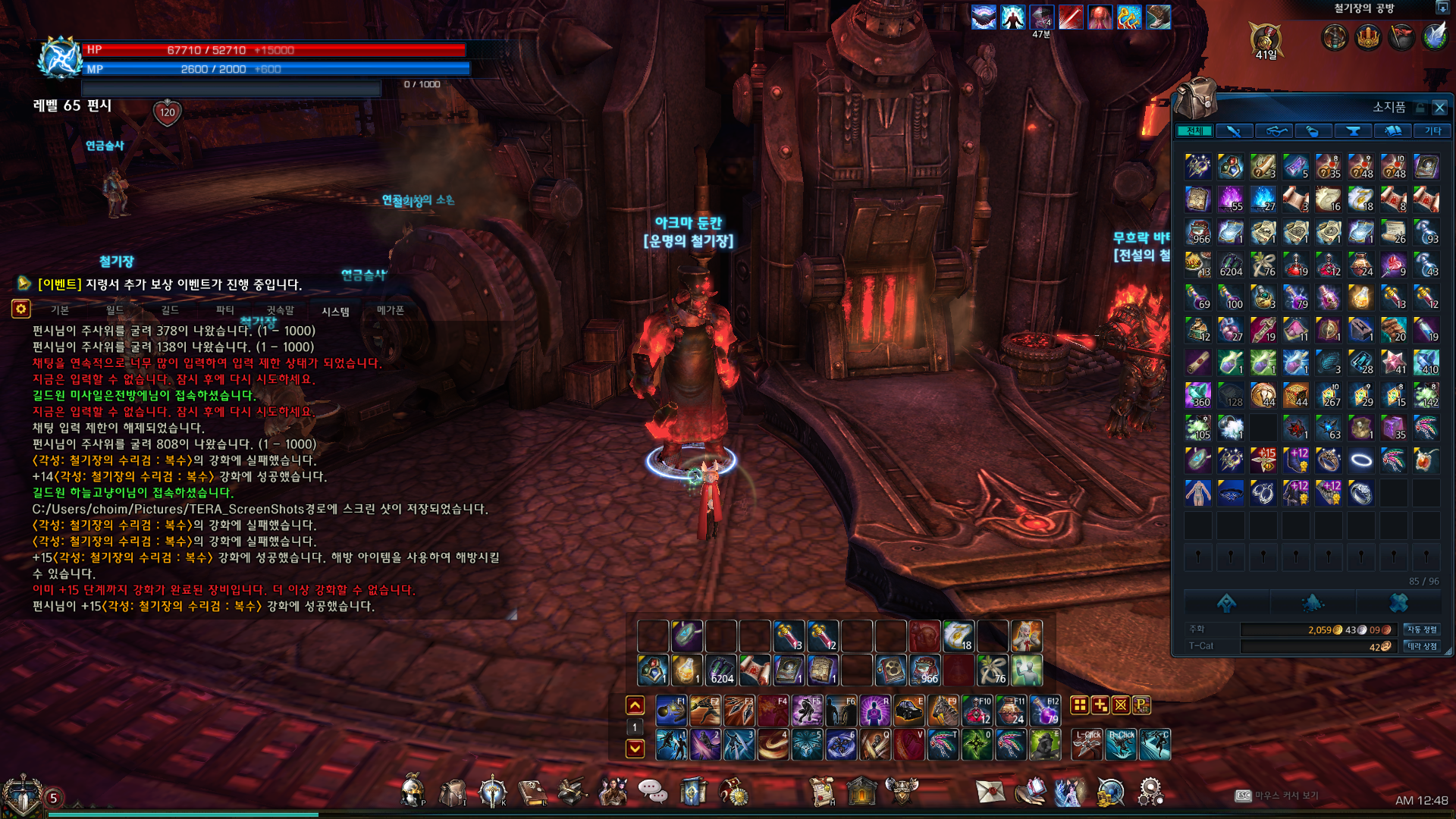Use the F12 purple potion hotbar slot
Viewport: 1456px width, 819px height.
click(x=1045, y=711)
